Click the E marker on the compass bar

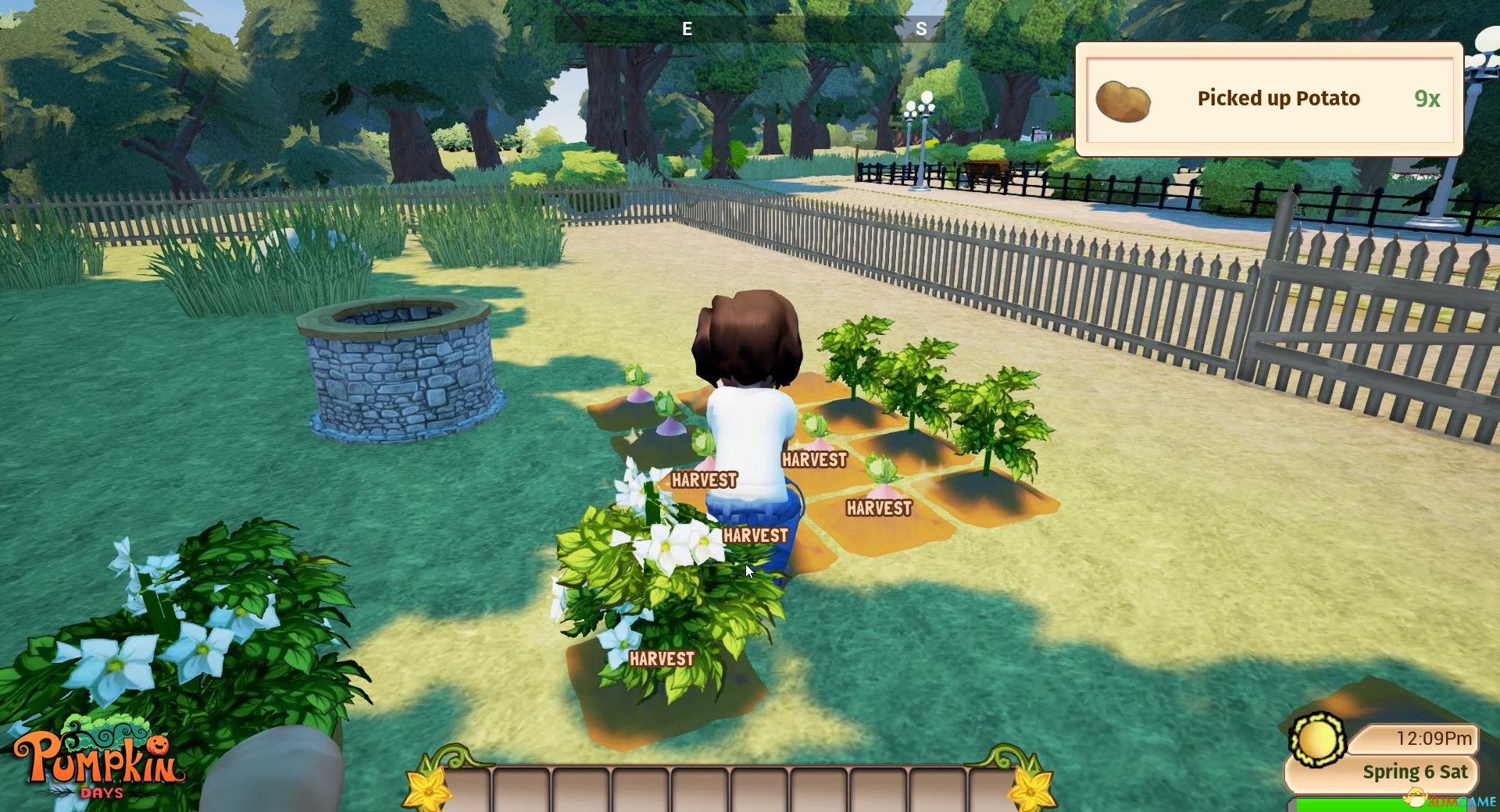point(687,30)
